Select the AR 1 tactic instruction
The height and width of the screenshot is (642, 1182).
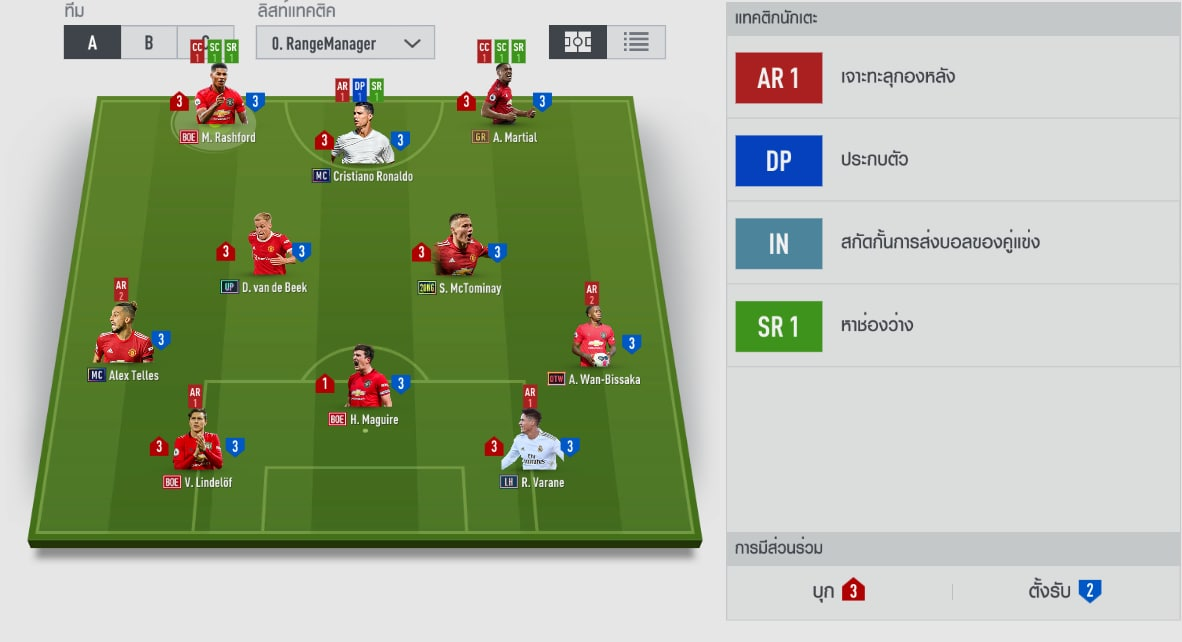point(778,78)
